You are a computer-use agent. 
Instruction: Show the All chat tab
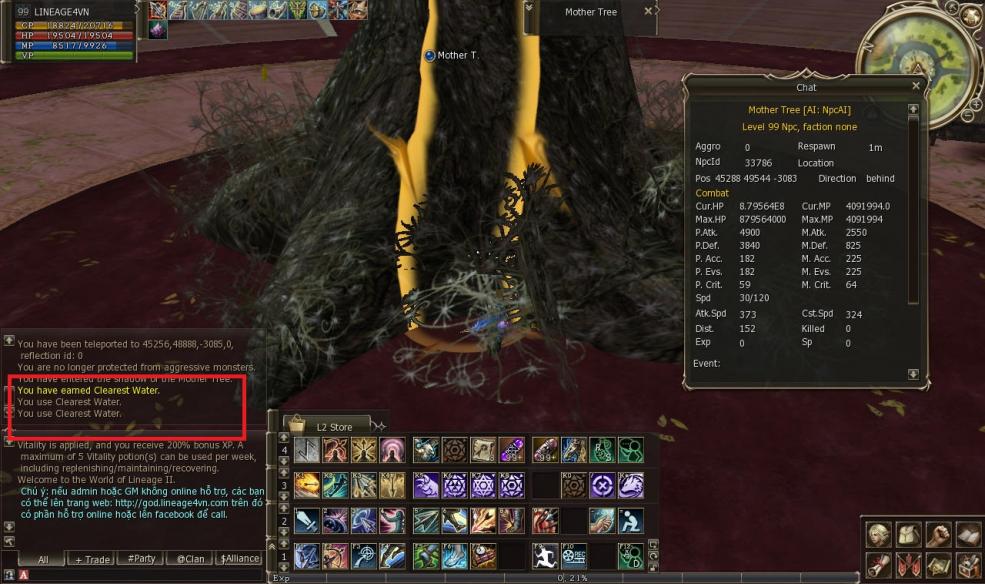tap(43, 559)
